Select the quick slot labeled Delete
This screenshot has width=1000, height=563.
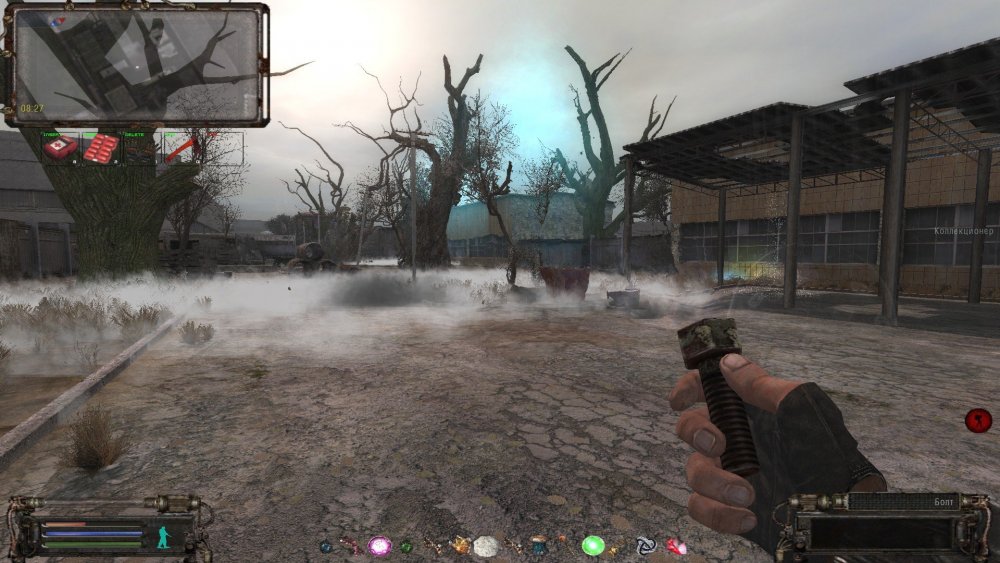point(139,149)
